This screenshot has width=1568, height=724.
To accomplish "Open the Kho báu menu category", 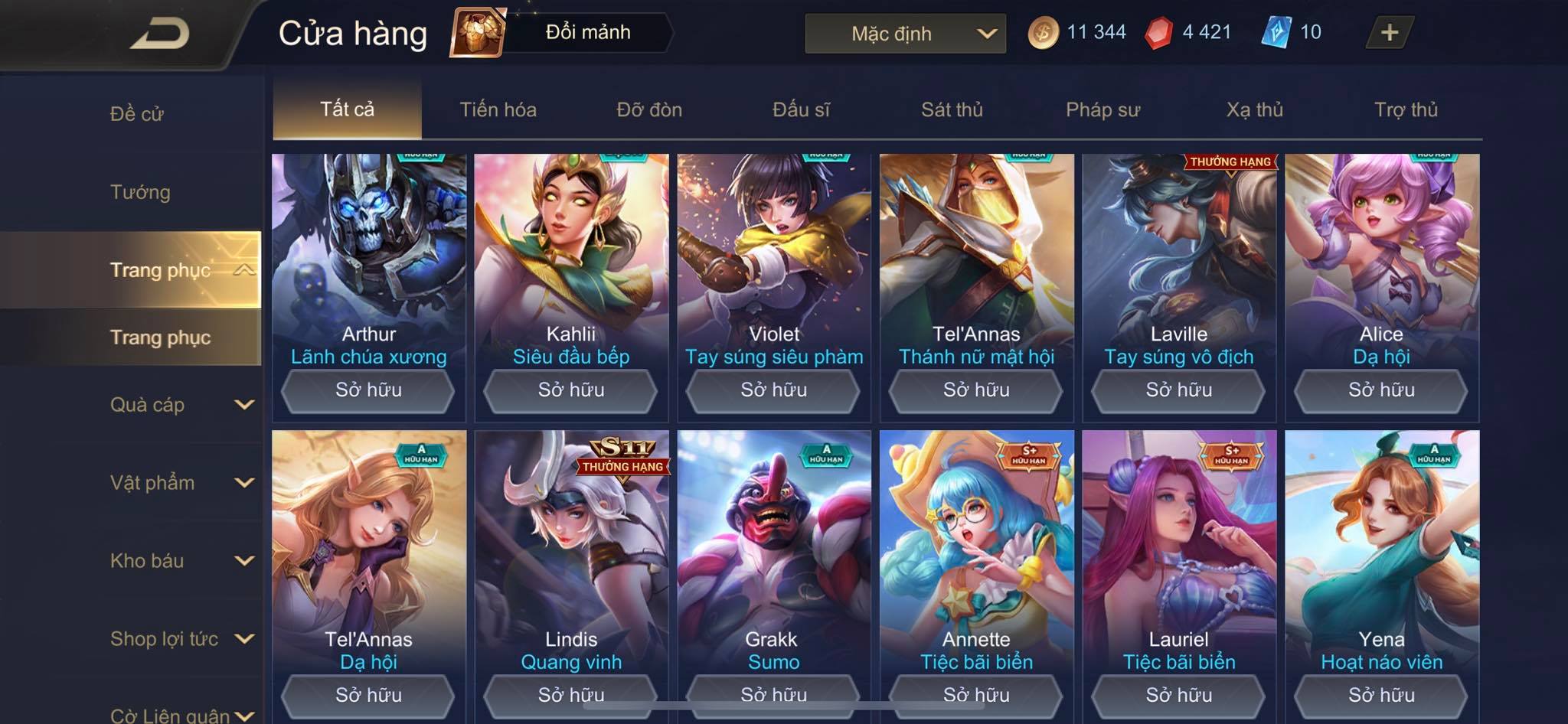I will (181, 561).
